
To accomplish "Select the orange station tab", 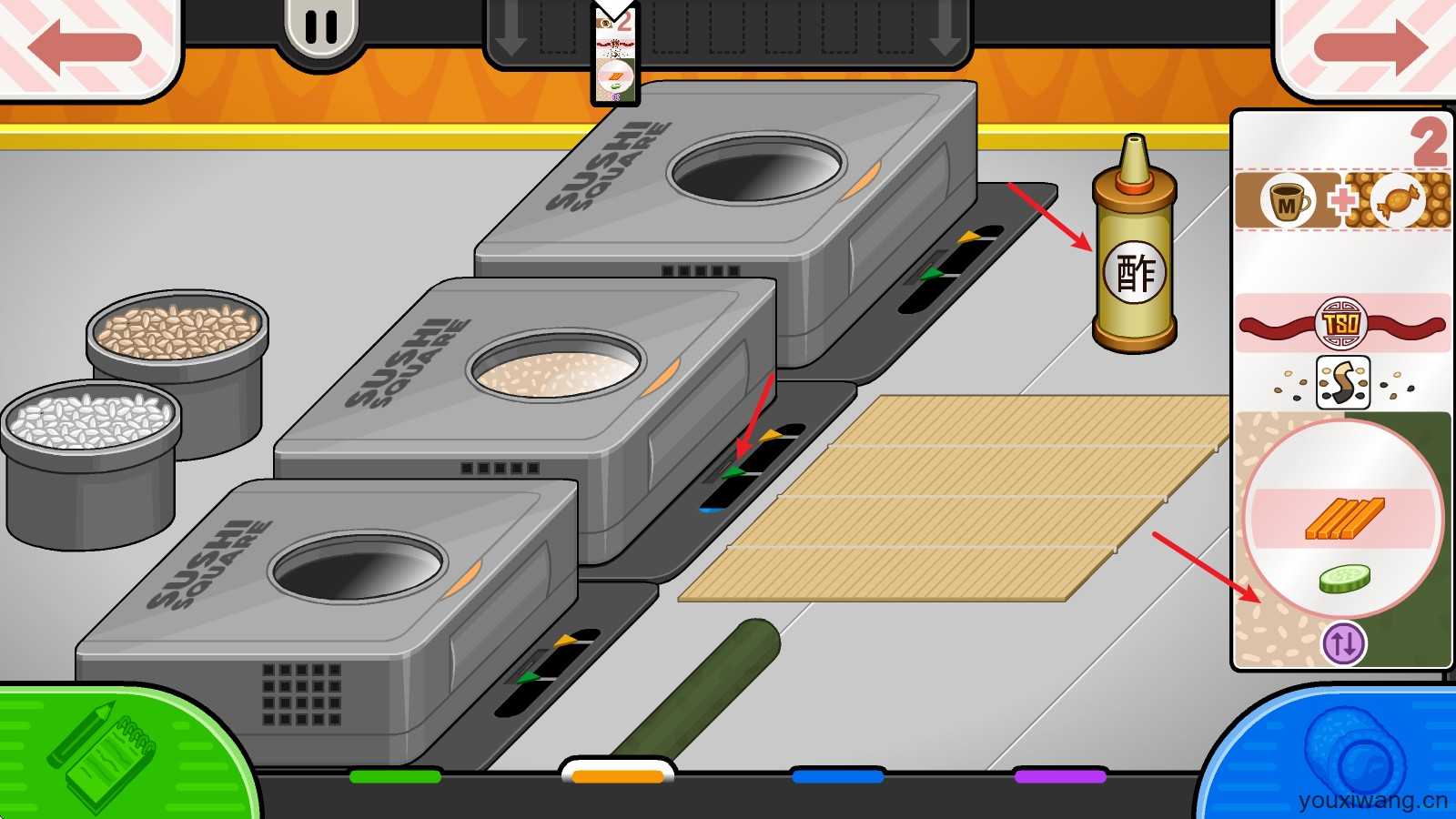I will pyautogui.click(x=618, y=775).
